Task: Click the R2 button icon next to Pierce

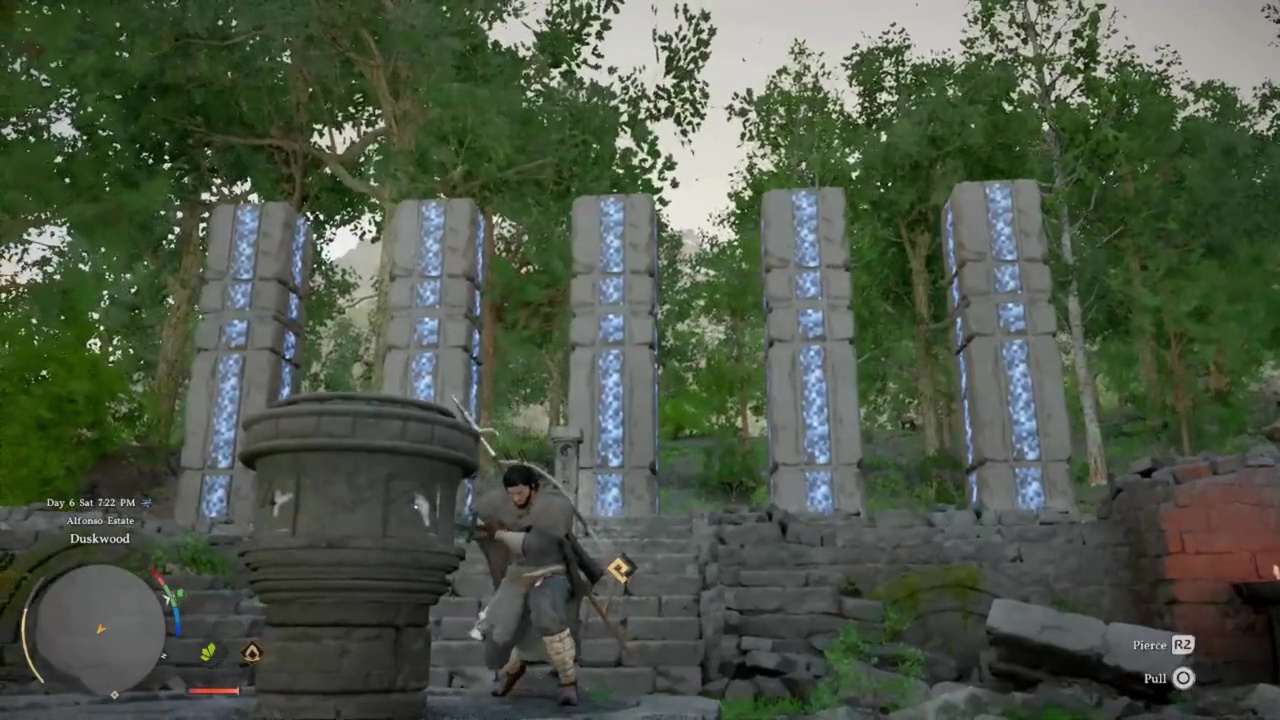Action: 1183,645
